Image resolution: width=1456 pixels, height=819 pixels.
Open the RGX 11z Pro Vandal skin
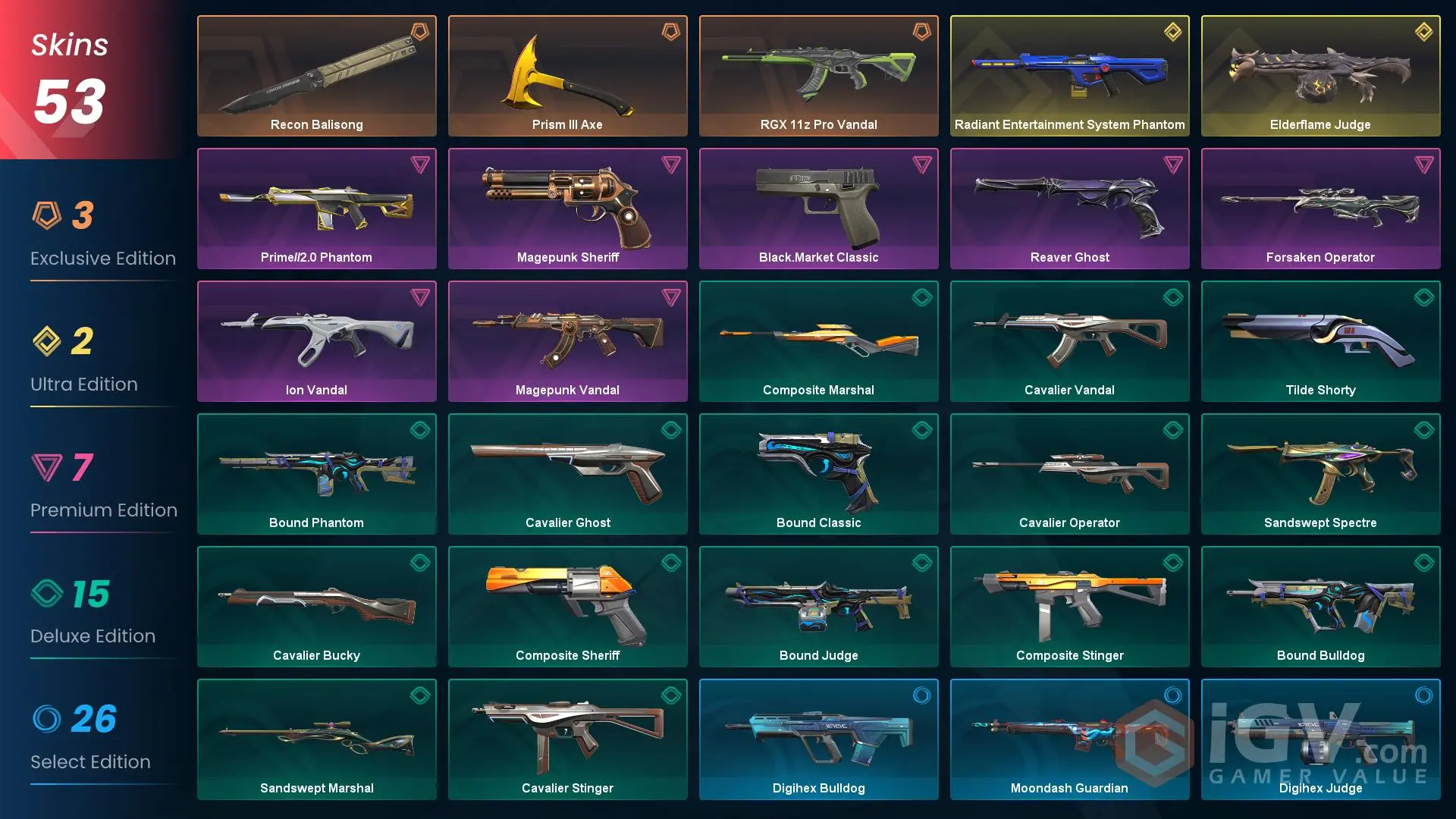point(818,75)
